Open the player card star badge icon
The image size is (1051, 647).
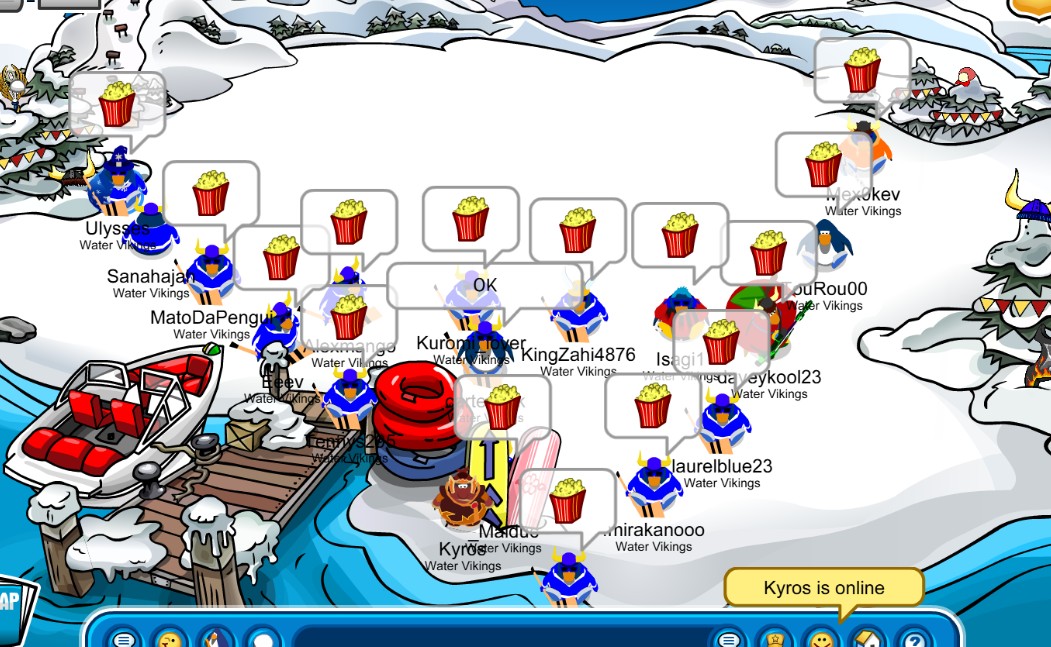[775, 638]
